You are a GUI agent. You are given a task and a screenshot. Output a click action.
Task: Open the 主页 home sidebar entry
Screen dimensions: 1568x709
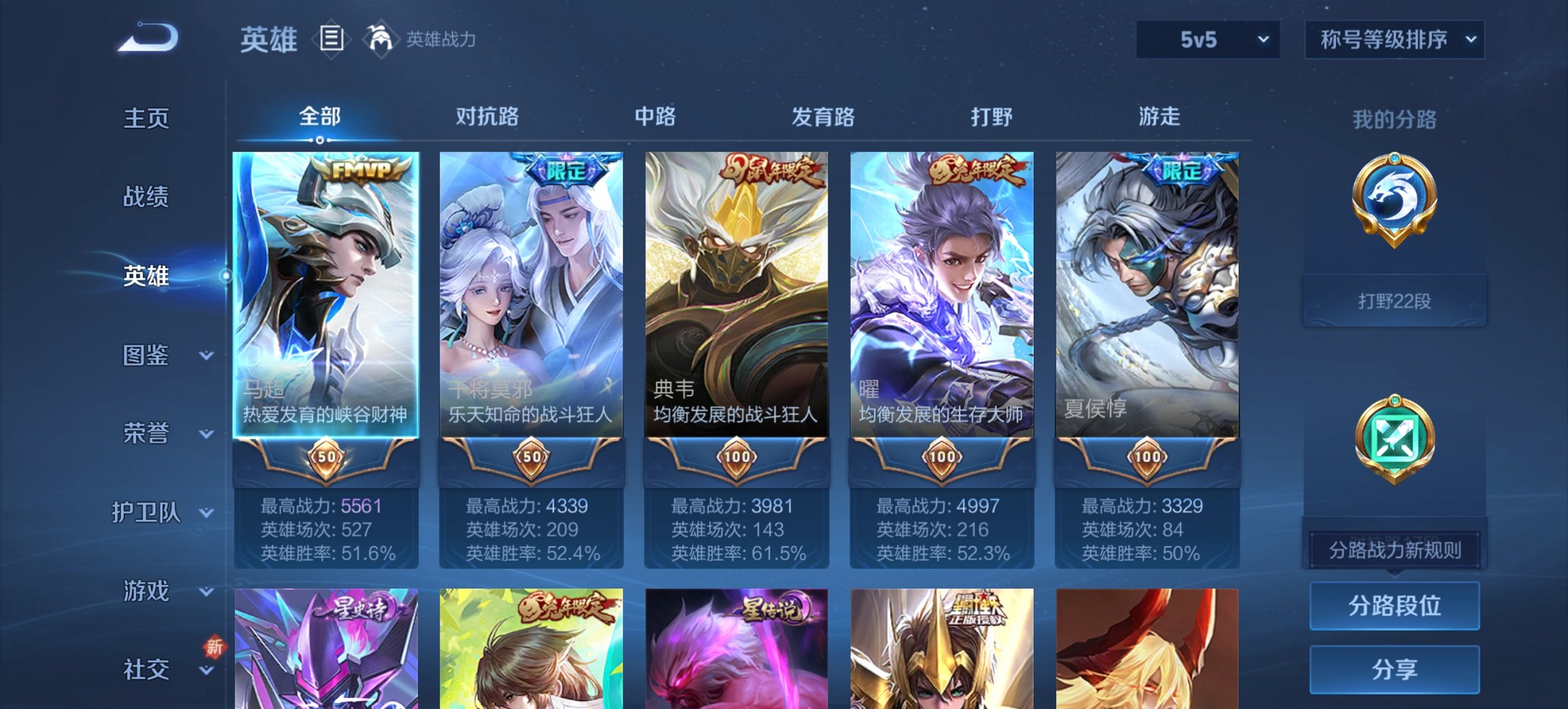pos(147,118)
